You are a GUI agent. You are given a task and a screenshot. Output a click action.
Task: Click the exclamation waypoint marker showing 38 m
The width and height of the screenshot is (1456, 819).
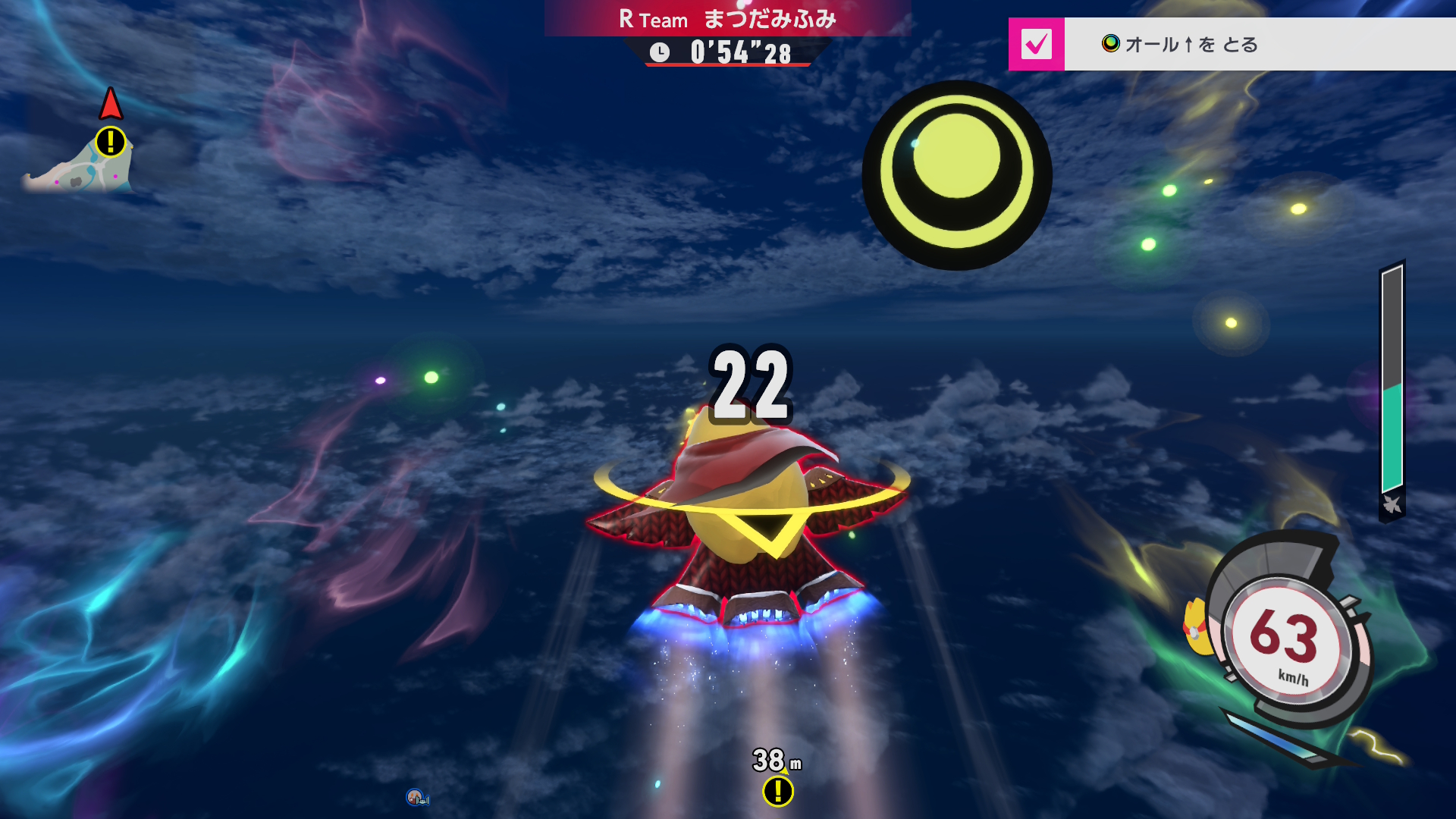[x=778, y=791]
